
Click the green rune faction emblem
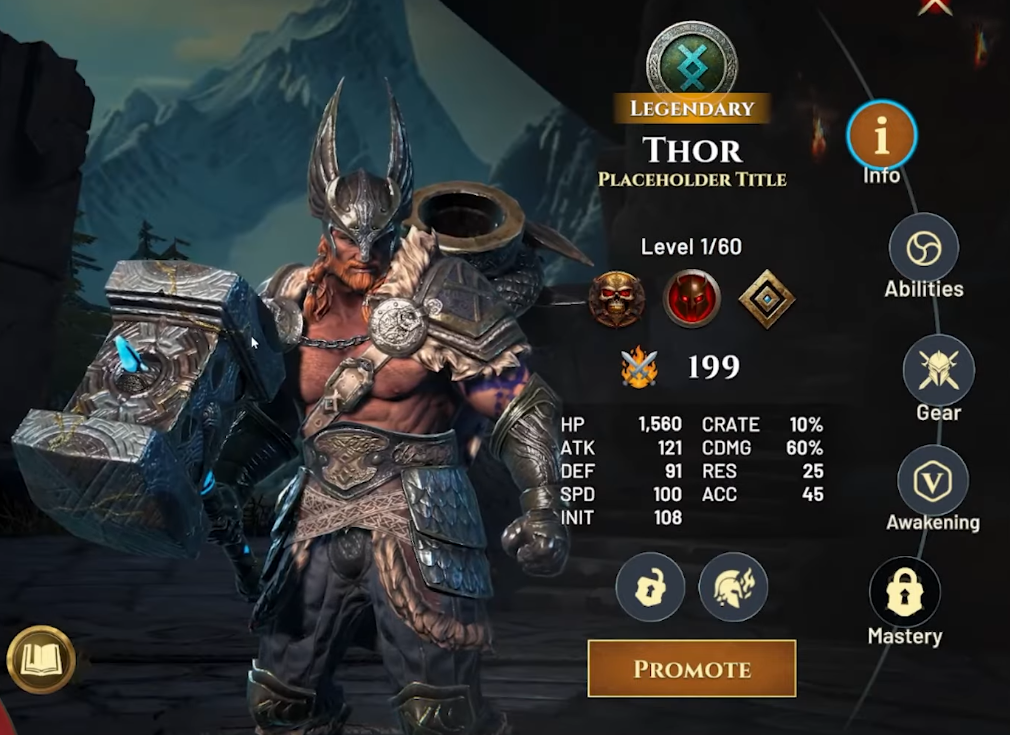(x=691, y=58)
